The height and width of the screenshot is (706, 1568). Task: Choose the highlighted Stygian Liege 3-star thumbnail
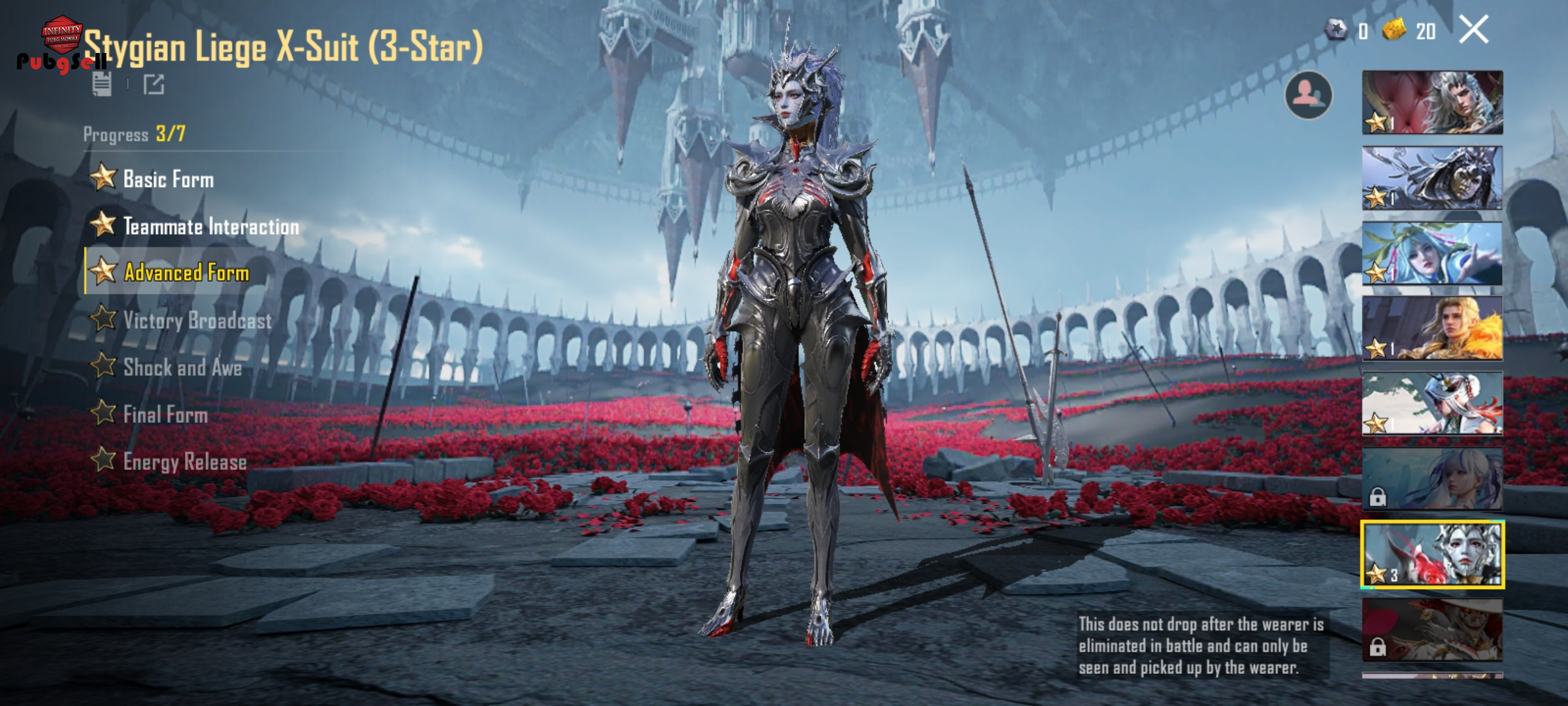click(x=1432, y=554)
